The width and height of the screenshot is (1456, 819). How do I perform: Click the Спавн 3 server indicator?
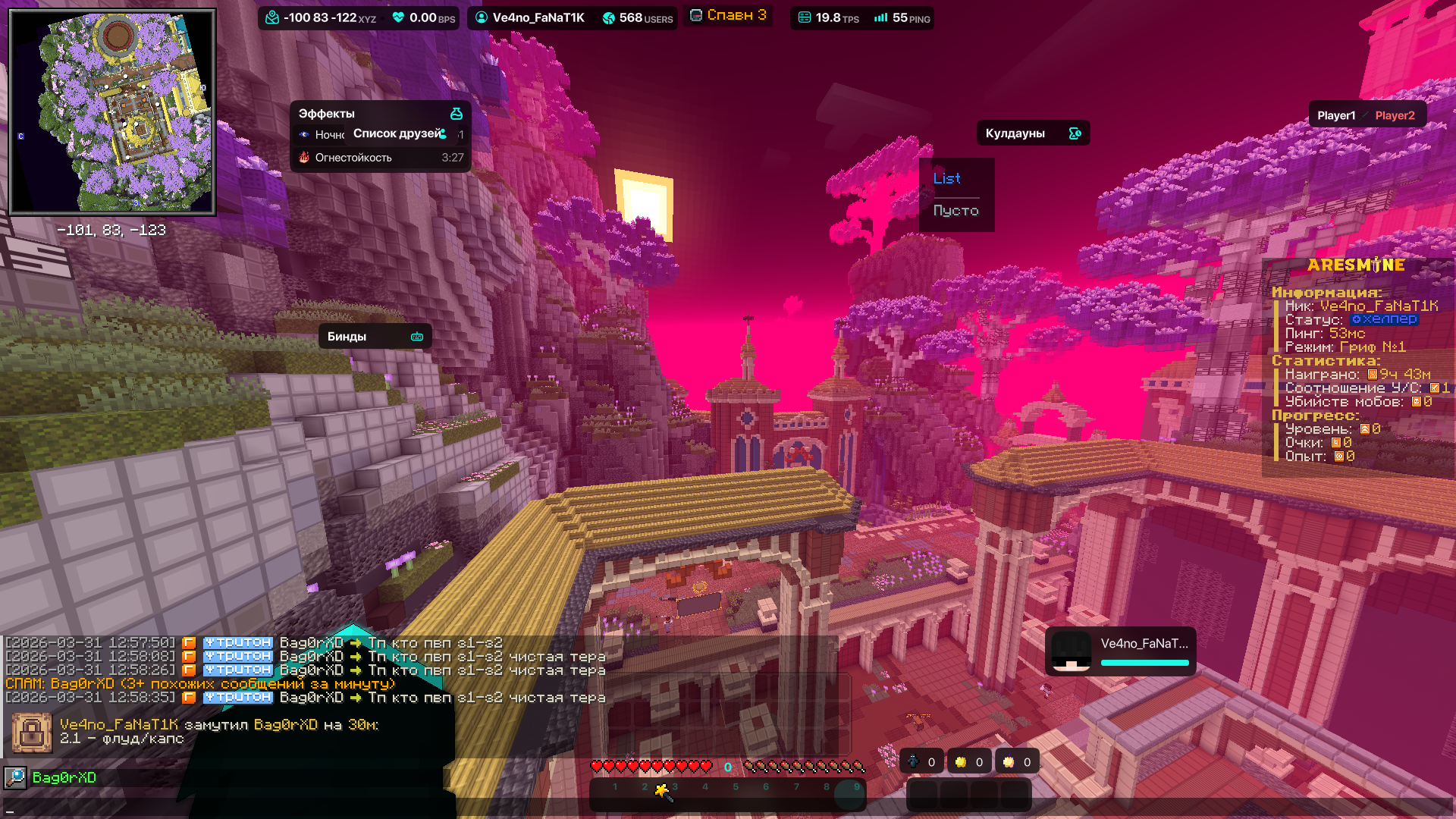pyautogui.click(x=728, y=15)
